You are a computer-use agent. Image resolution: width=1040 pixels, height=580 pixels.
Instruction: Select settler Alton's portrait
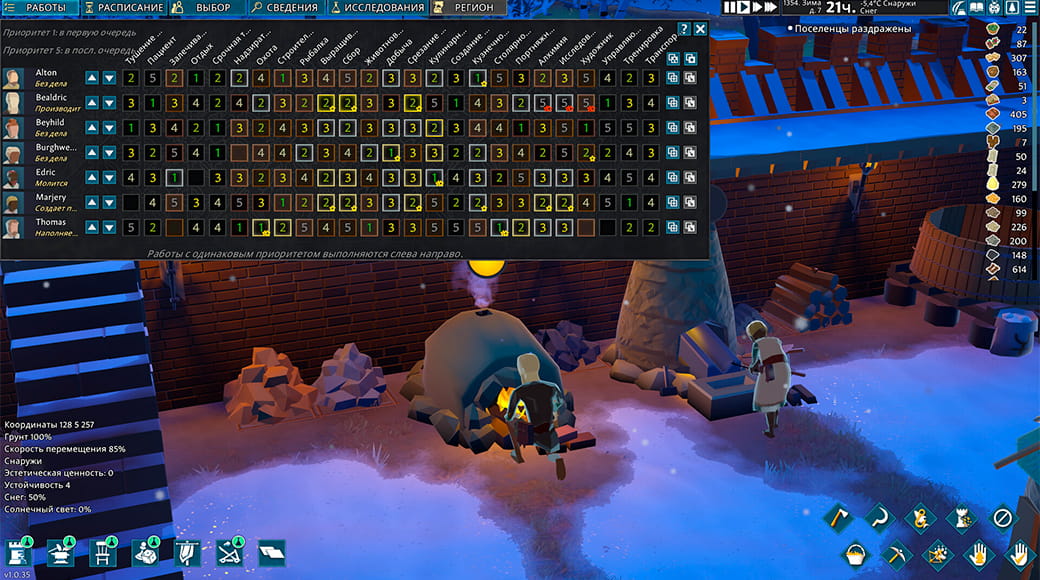pos(13,79)
